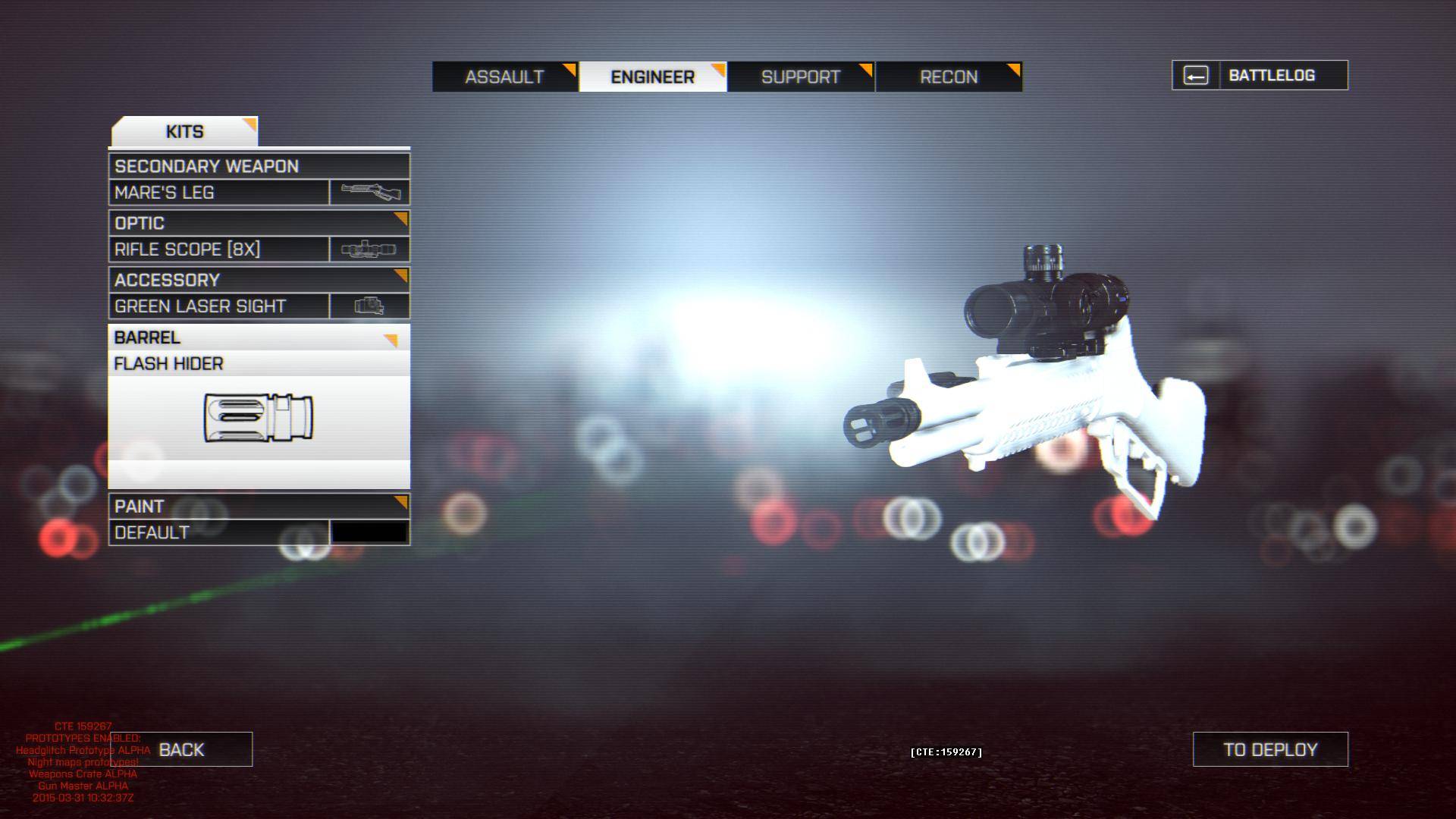Click the Rifle Scope [8X] optic icon
The width and height of the screenshot is (1456, 819).
(370, 249)
